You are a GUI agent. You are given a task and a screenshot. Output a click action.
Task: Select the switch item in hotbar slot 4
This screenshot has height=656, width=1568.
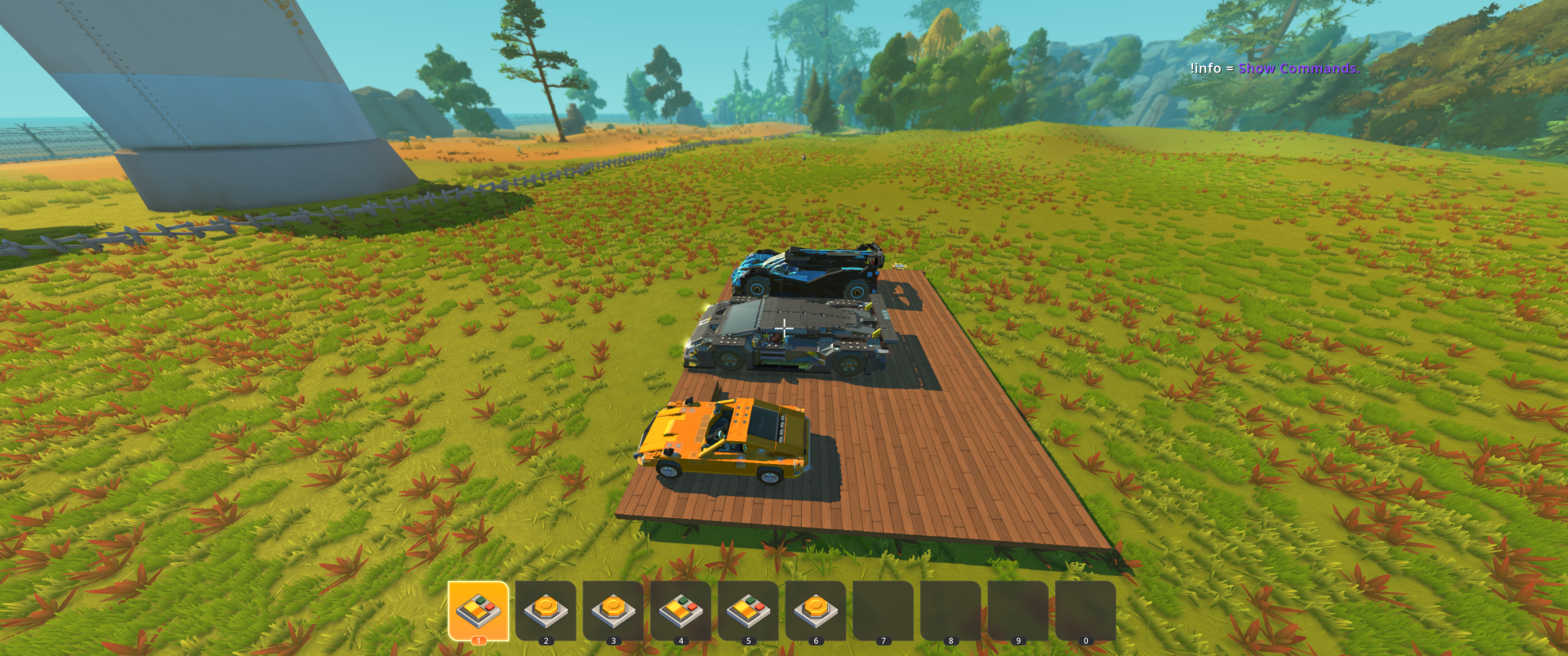coord(680,610)
